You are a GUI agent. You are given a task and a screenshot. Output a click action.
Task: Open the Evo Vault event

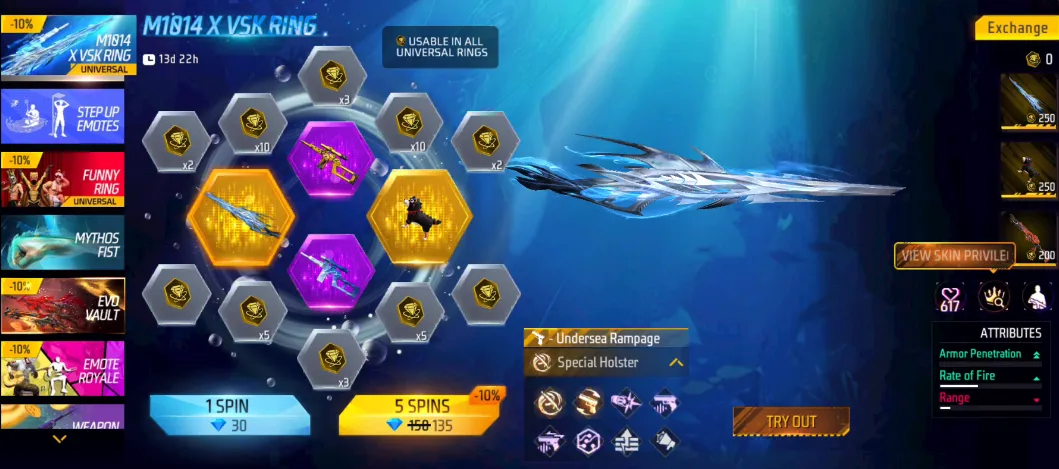(63, 306)
